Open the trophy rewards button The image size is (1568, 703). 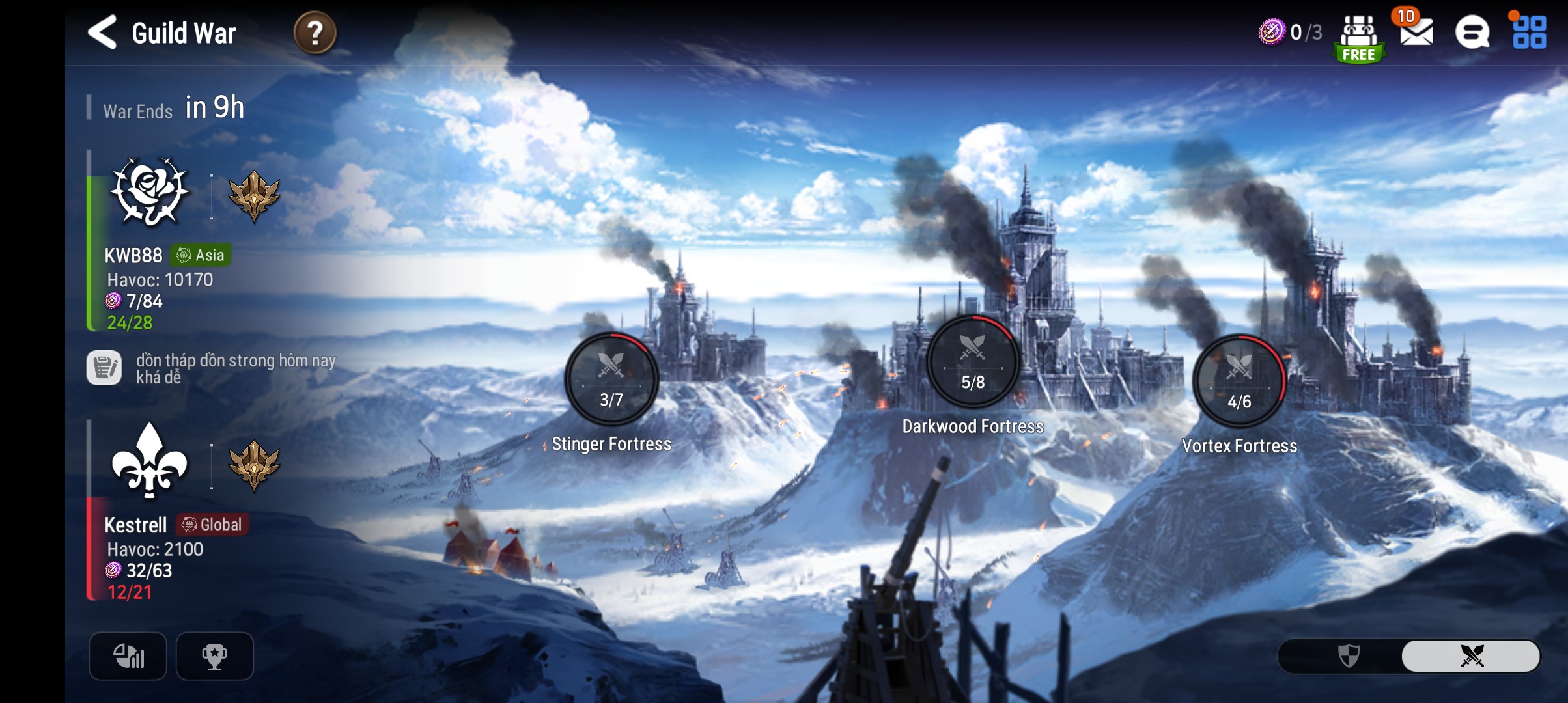pyautogui.click(x=214, y=655)
